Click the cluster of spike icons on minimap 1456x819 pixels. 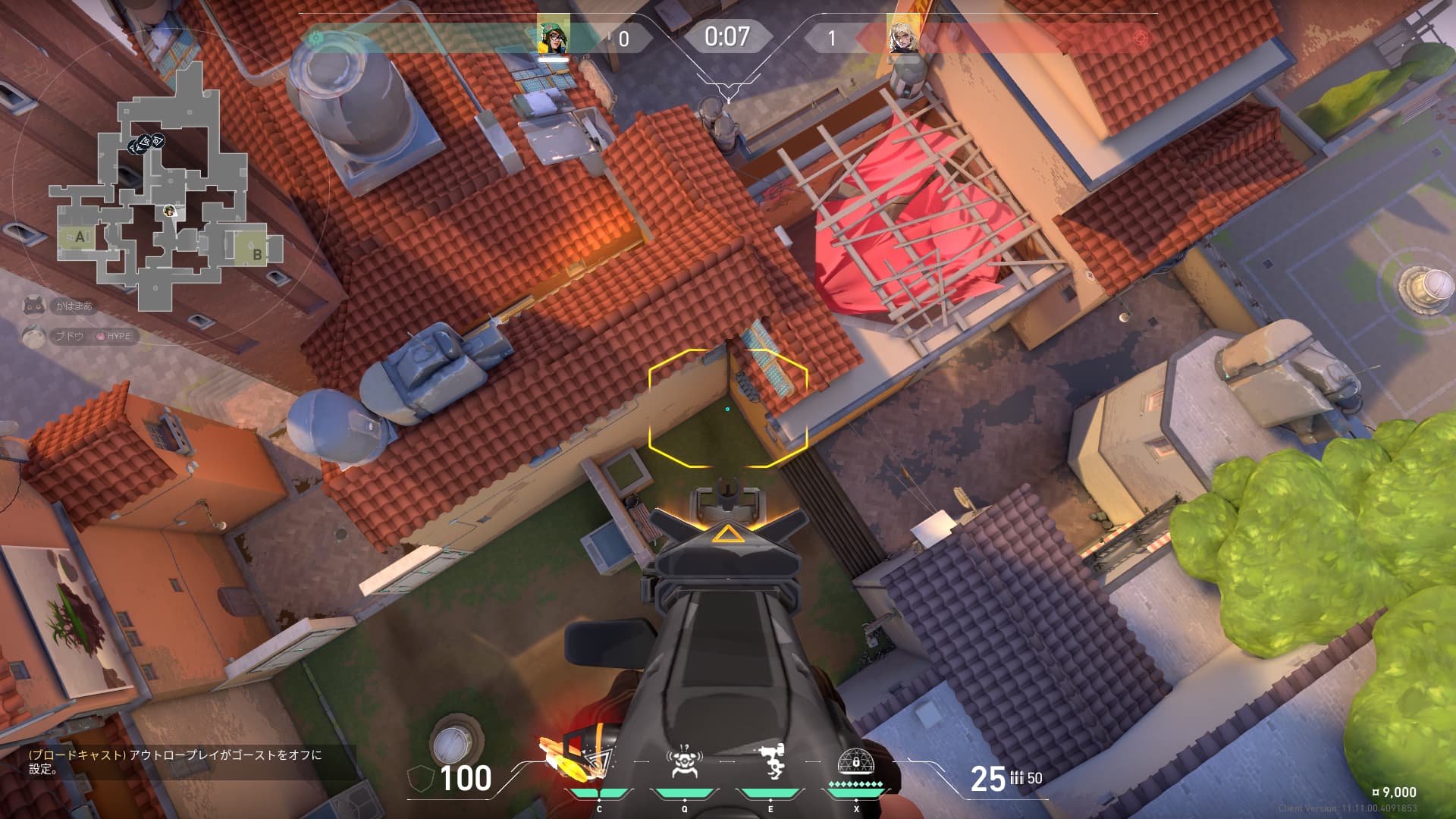pos(146,143)
